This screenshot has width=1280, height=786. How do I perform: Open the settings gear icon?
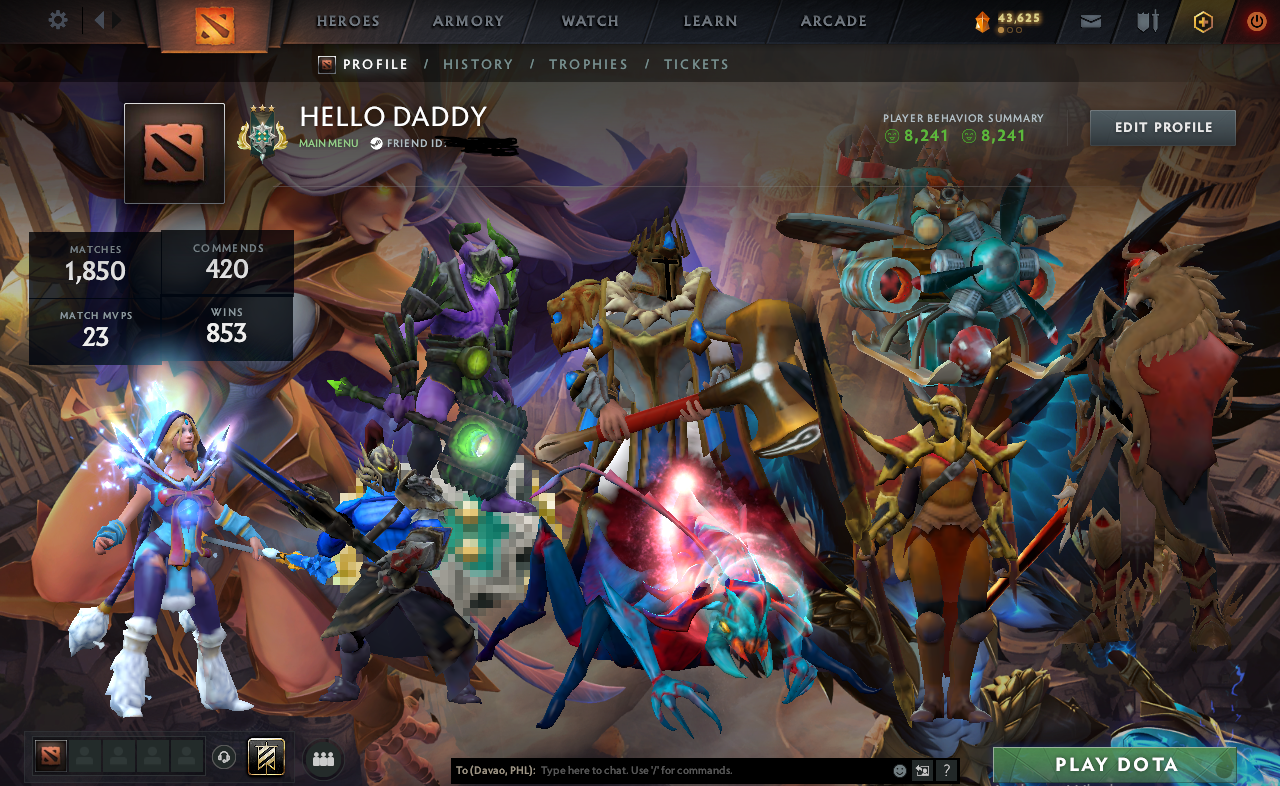(57, 19)
